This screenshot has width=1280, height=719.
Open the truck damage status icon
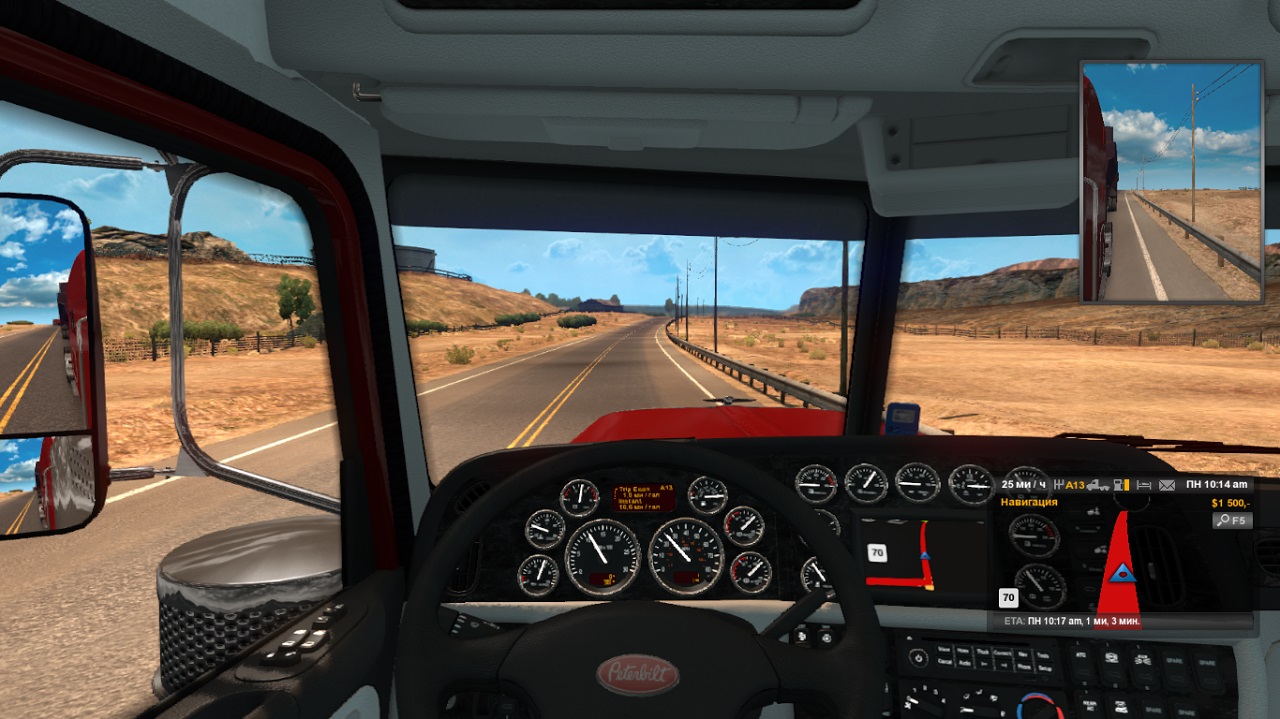[x=1098, y=485]
